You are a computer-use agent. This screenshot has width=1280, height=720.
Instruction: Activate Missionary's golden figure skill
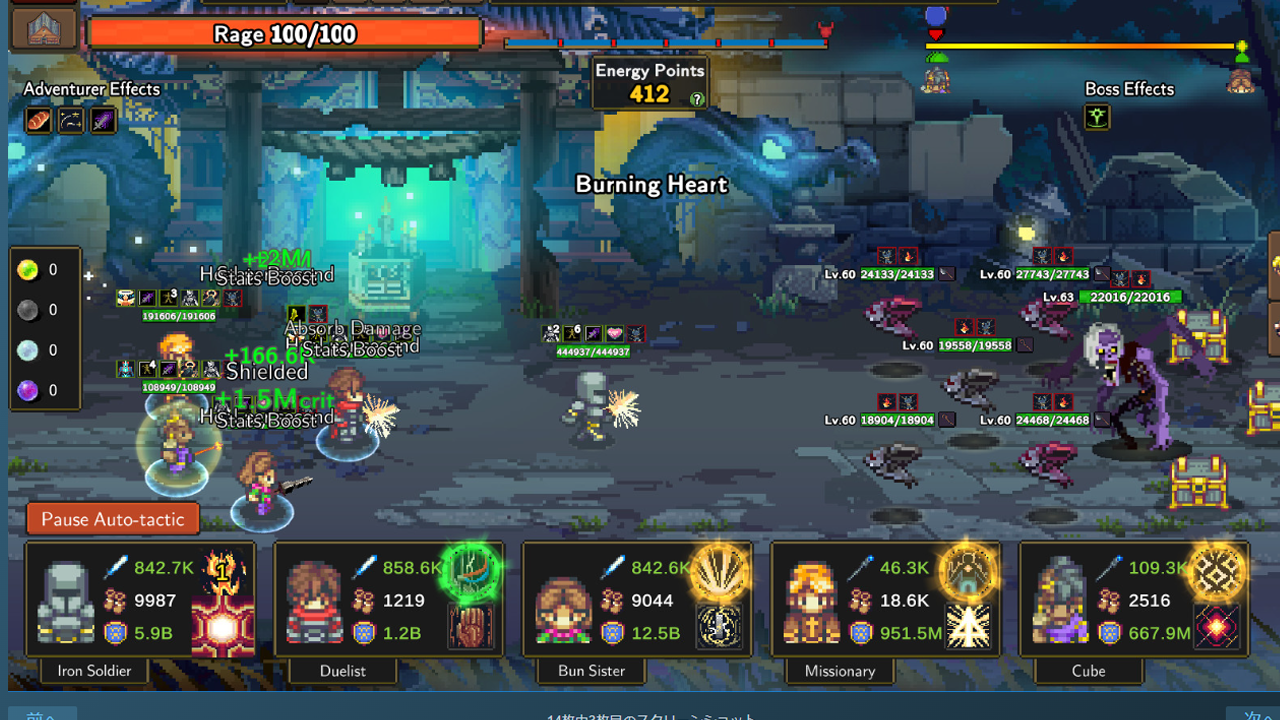click(x=967, y=572)
